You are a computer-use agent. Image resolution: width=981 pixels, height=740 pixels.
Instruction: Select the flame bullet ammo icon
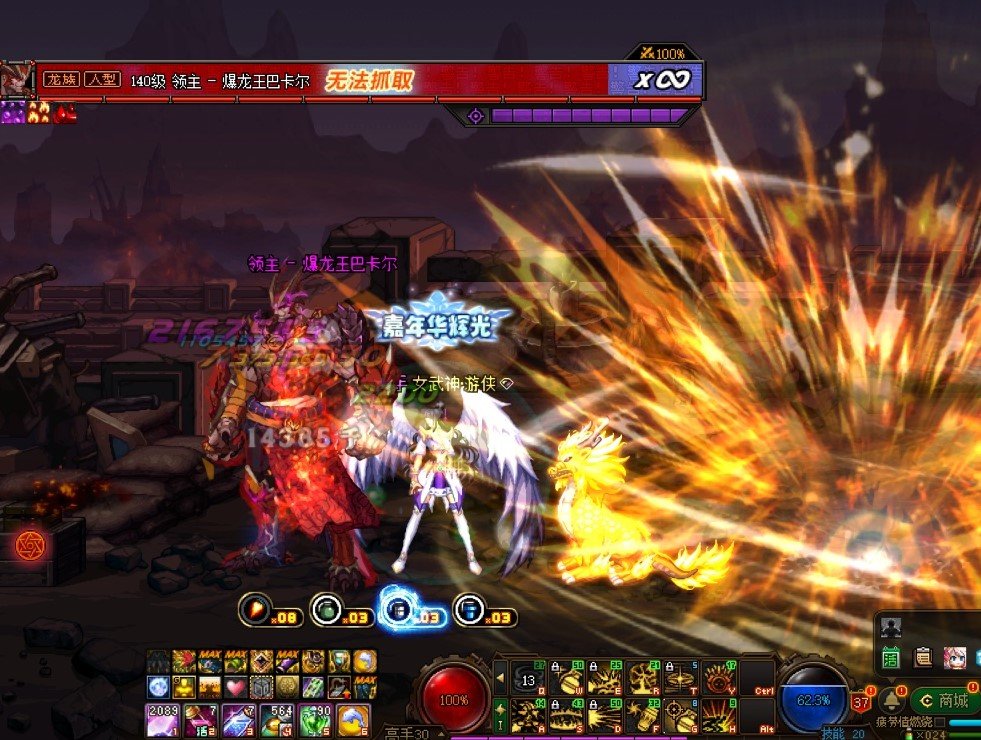254,609
